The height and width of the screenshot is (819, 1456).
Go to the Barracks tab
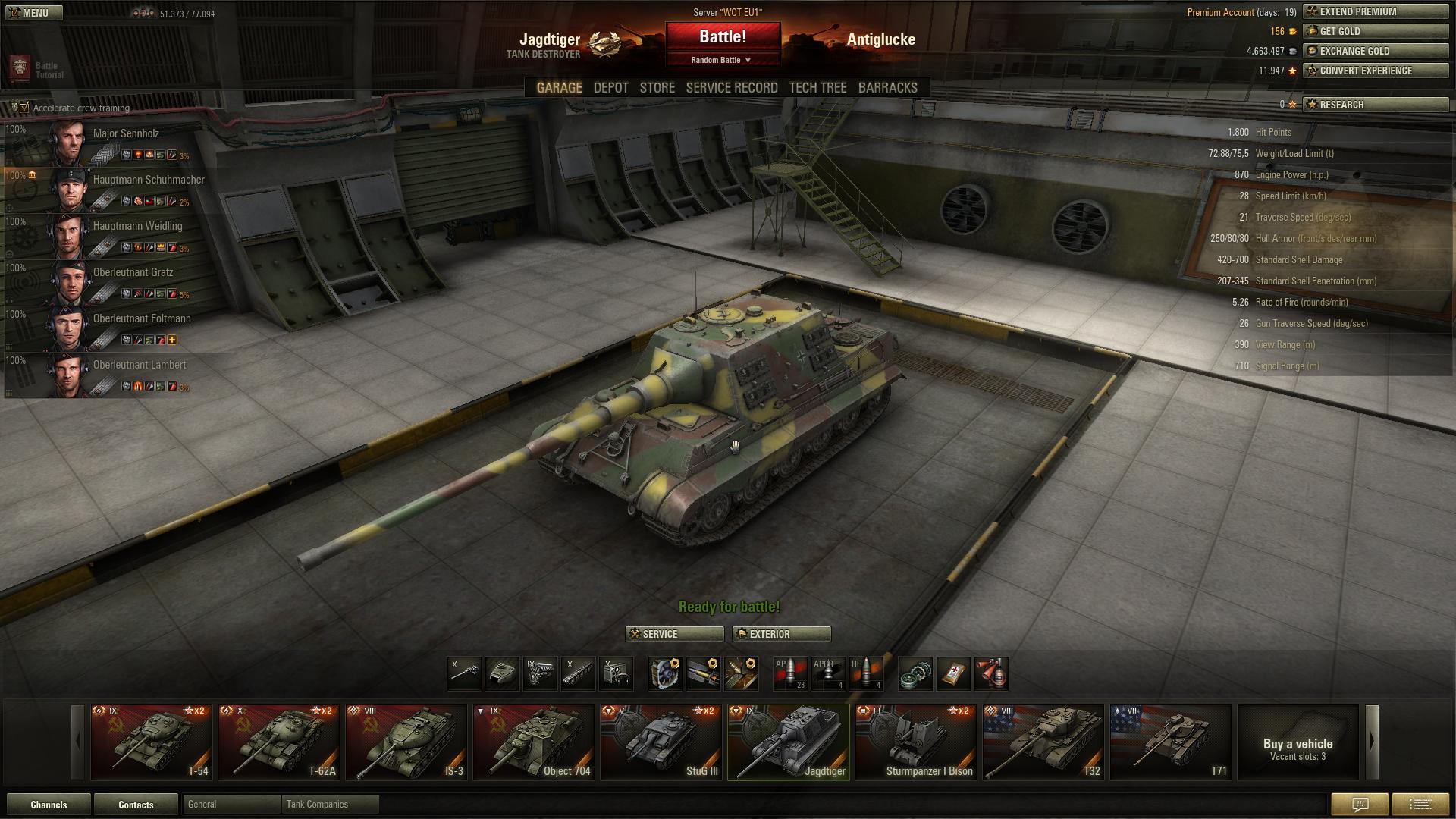(x=887, y=88)
